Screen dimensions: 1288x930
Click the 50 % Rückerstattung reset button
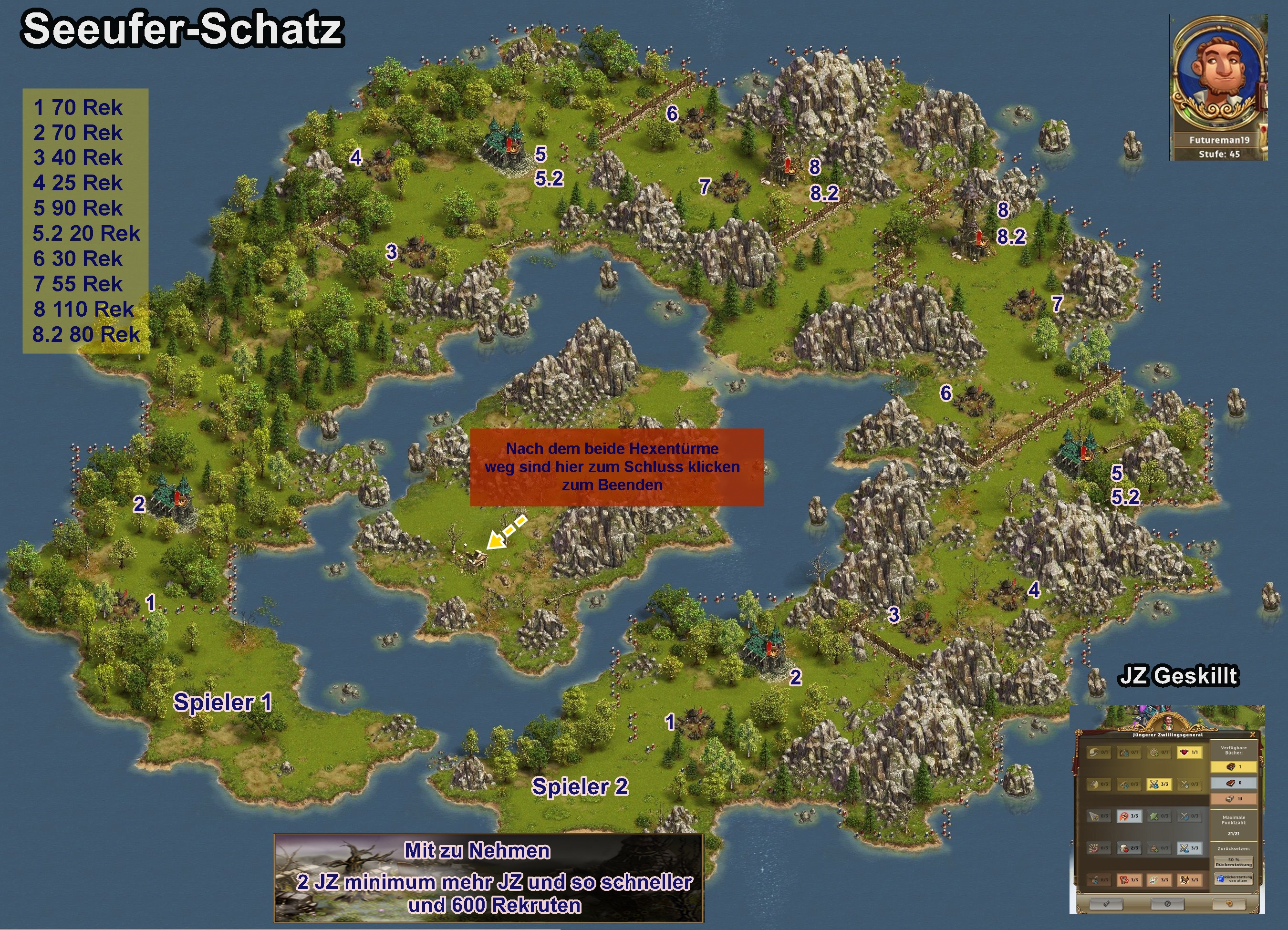pyautogui.click(x=1234, y=862)
